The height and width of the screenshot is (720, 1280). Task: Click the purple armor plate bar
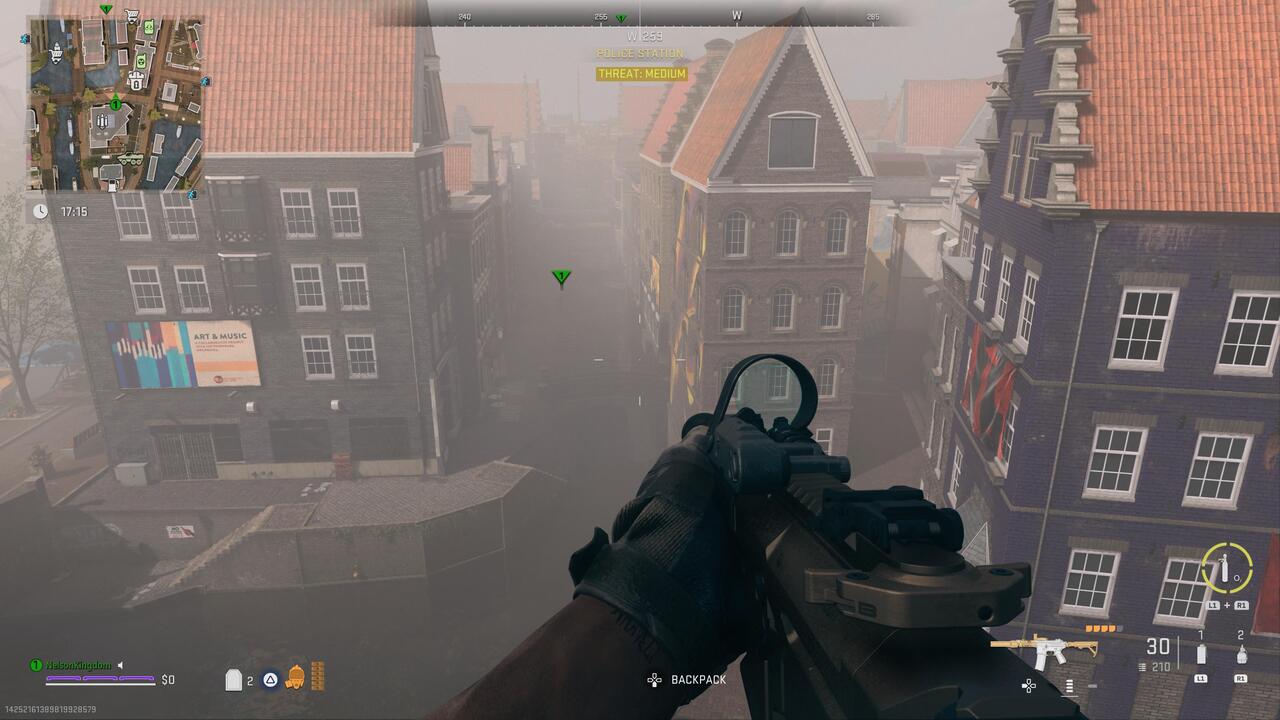click(x=100, y=678)
